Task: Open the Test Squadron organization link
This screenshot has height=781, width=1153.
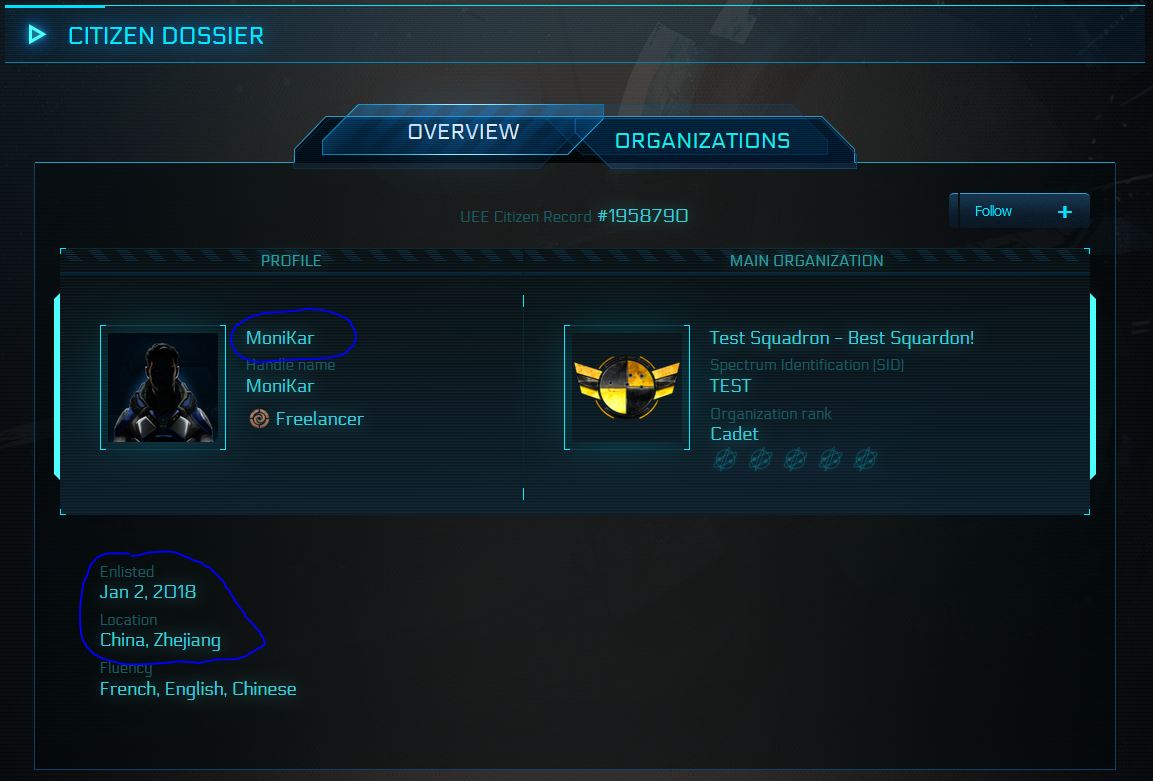Action: click(x=841, y=338)
